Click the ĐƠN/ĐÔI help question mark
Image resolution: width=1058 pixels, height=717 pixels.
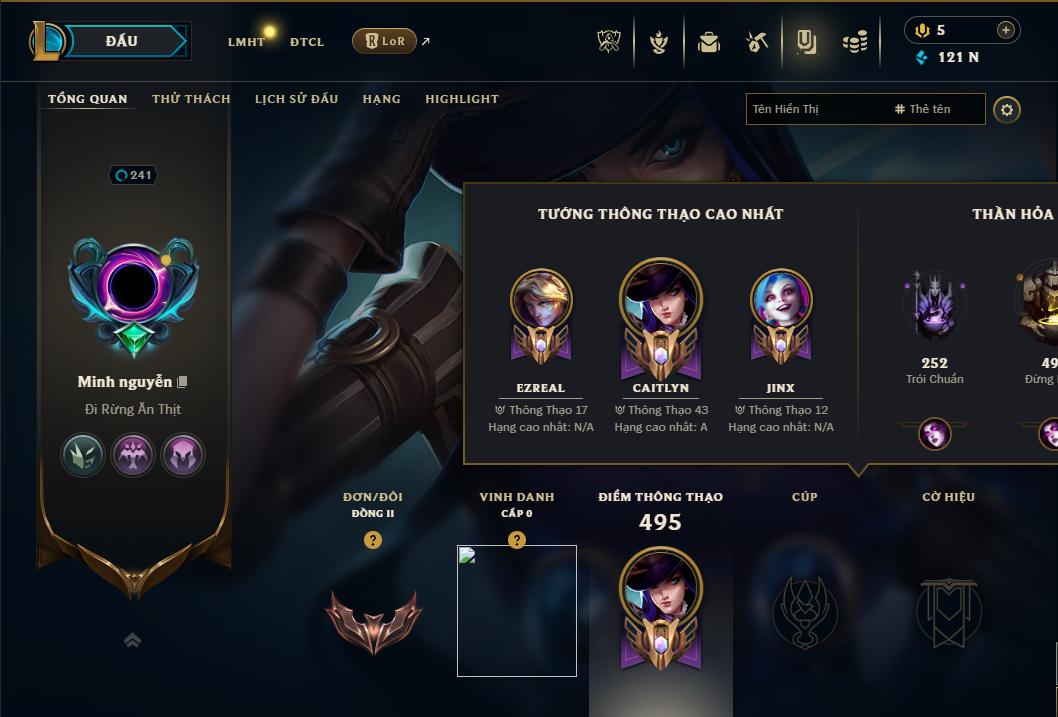(x=373, y=540)
